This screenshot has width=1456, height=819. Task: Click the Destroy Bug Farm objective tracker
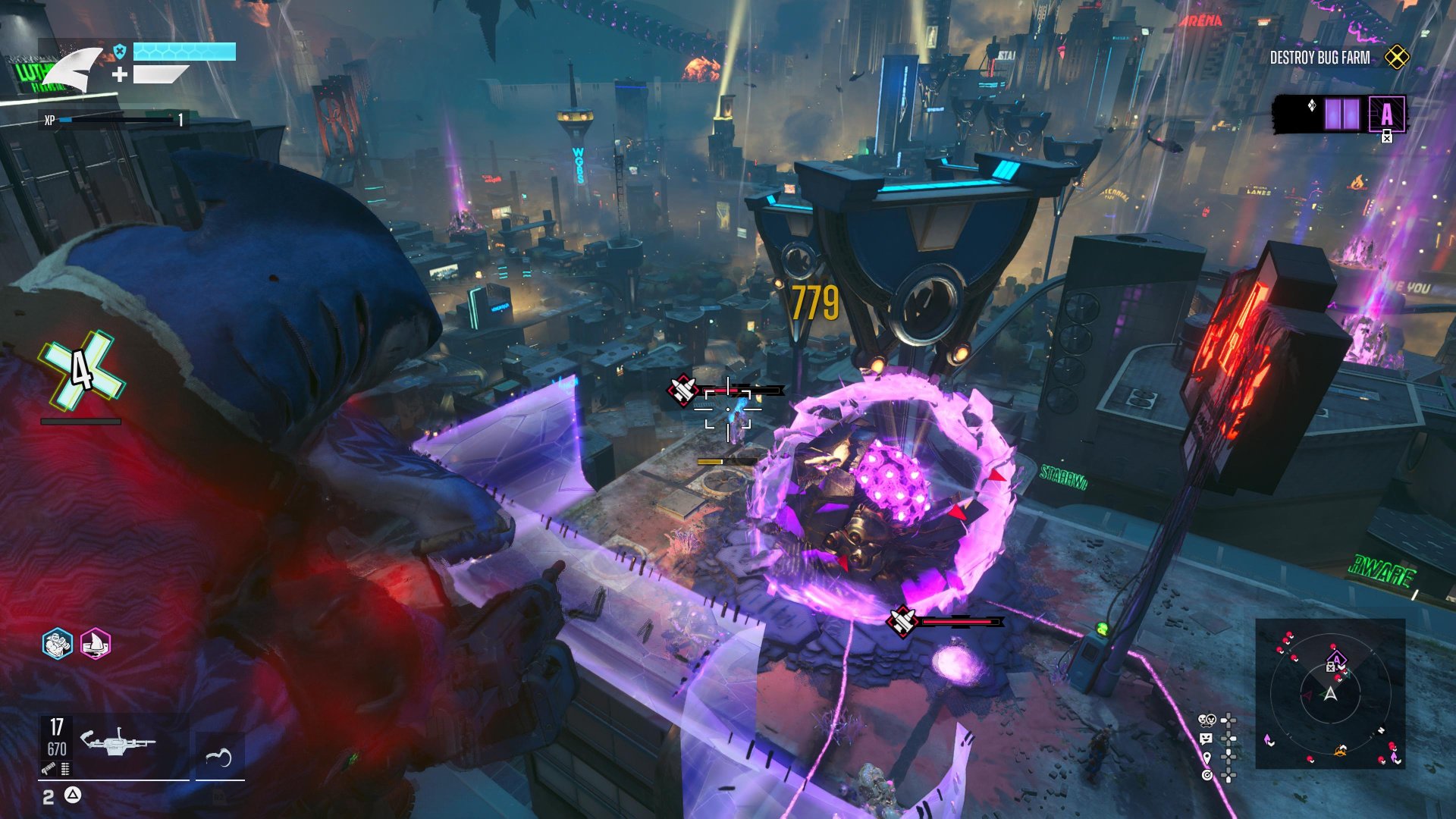pyautogui.click(x=1319, y=58)
